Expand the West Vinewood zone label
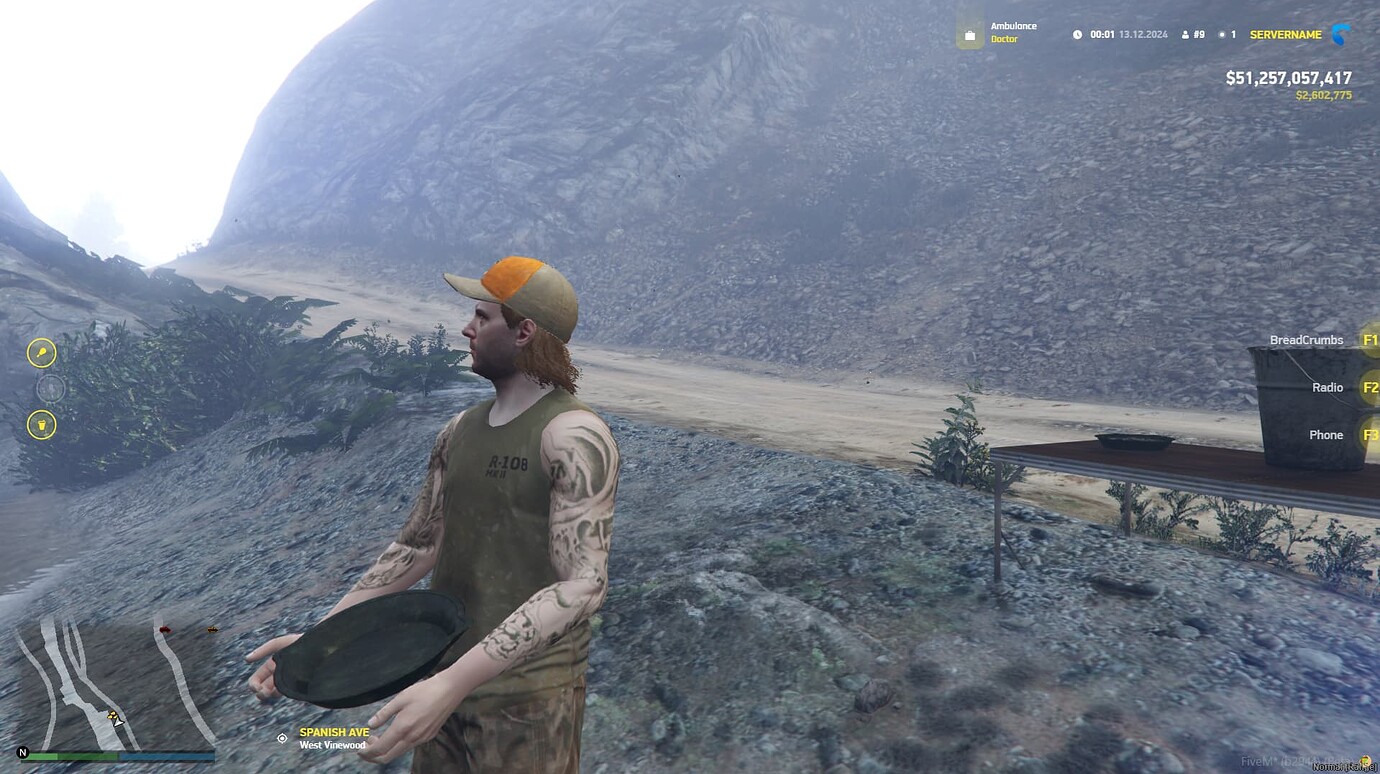This screenshot has height=774, width=1380. click(334, 744)
